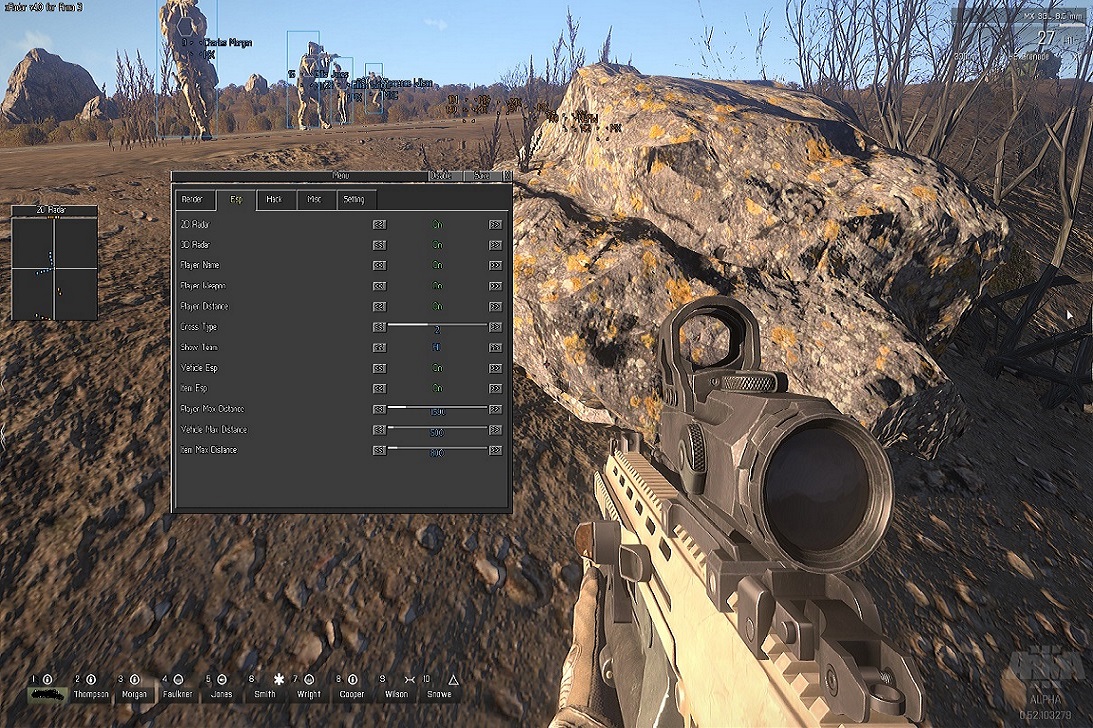Click the Disable button in menu header
The width and height of the screenshot is (1093, 728).
(441, 176)
